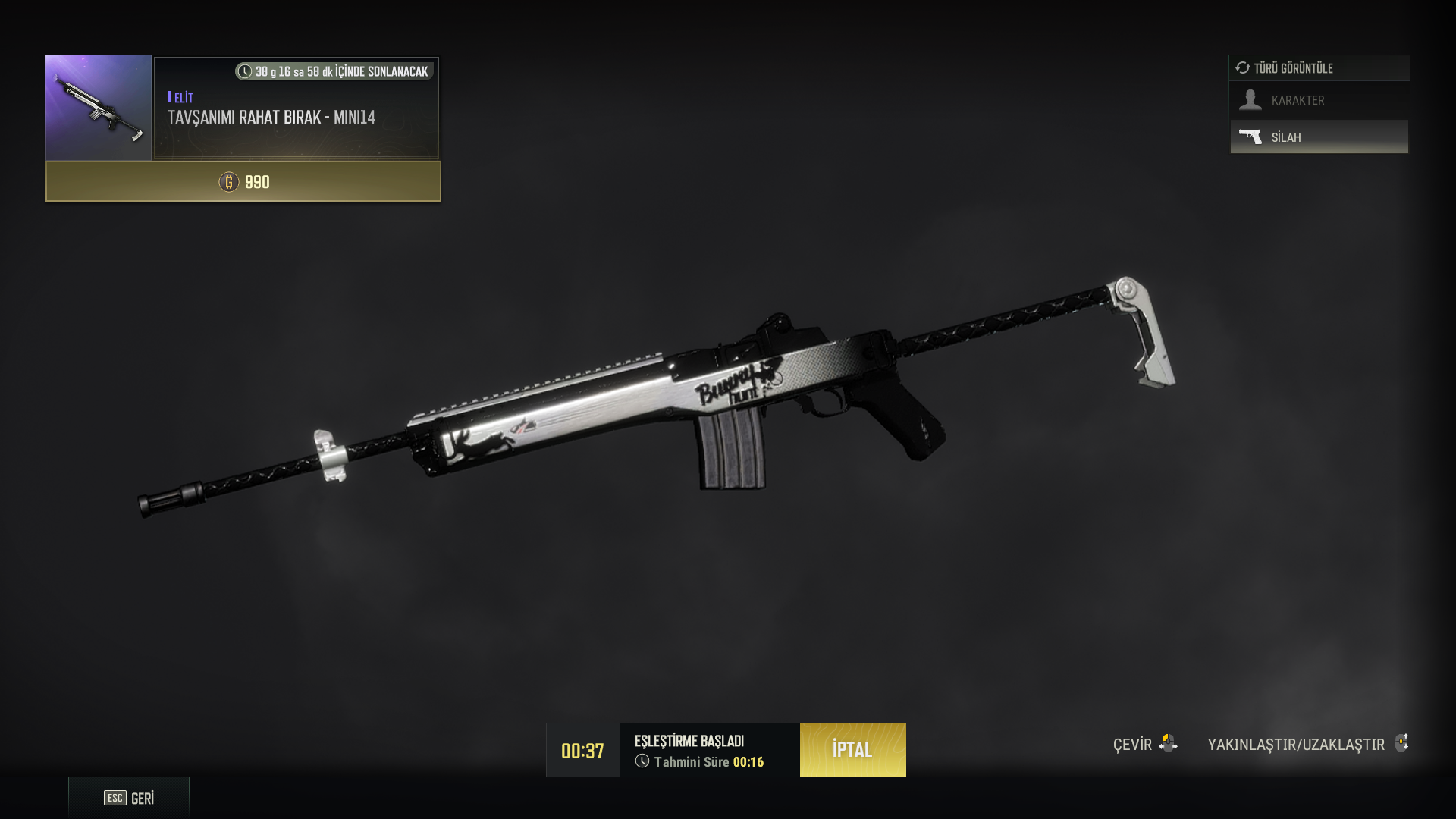Select the SİLAH preview tab
Screen dimensions: 1456x819
[1319, 137]
